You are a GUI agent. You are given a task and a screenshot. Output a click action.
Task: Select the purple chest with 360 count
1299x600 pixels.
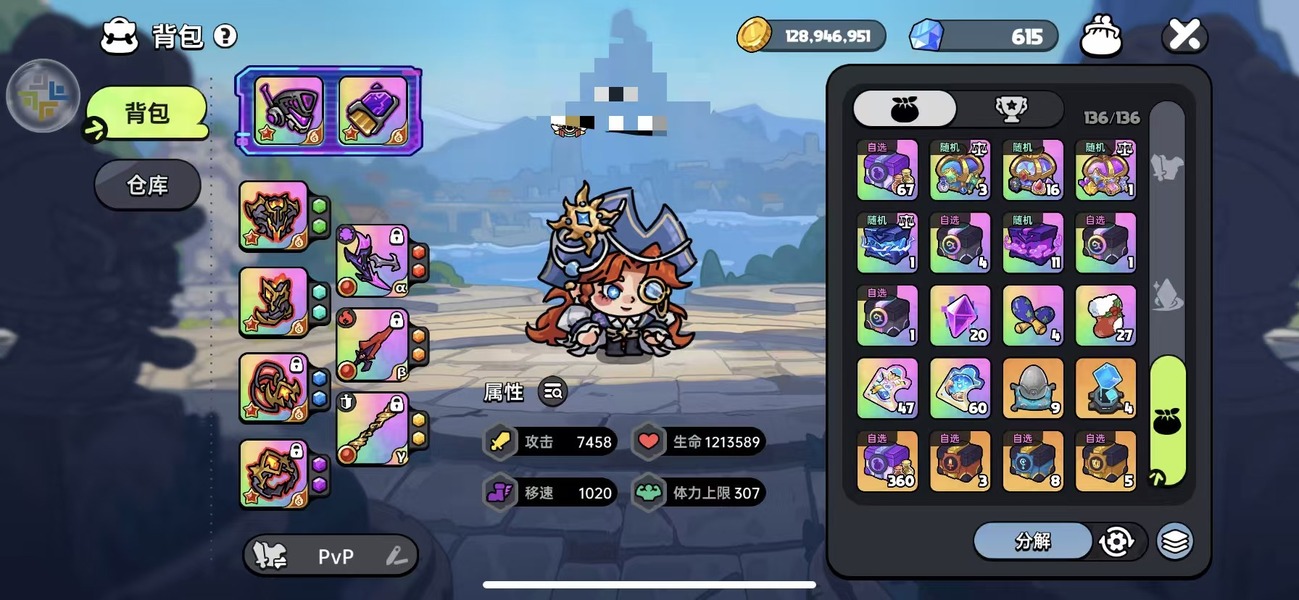(887, 461)
